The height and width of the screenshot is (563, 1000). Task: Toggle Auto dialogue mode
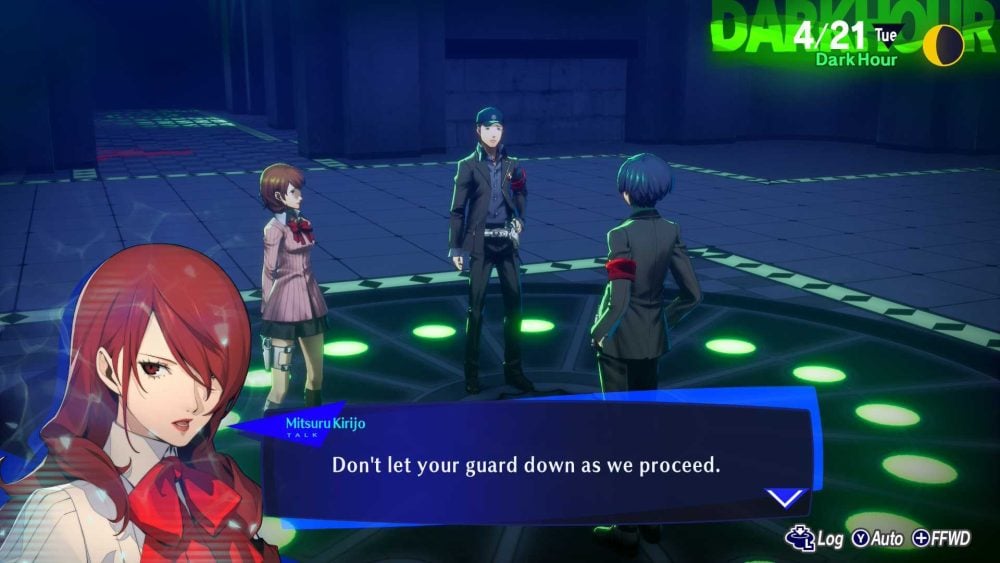[877, 539]
